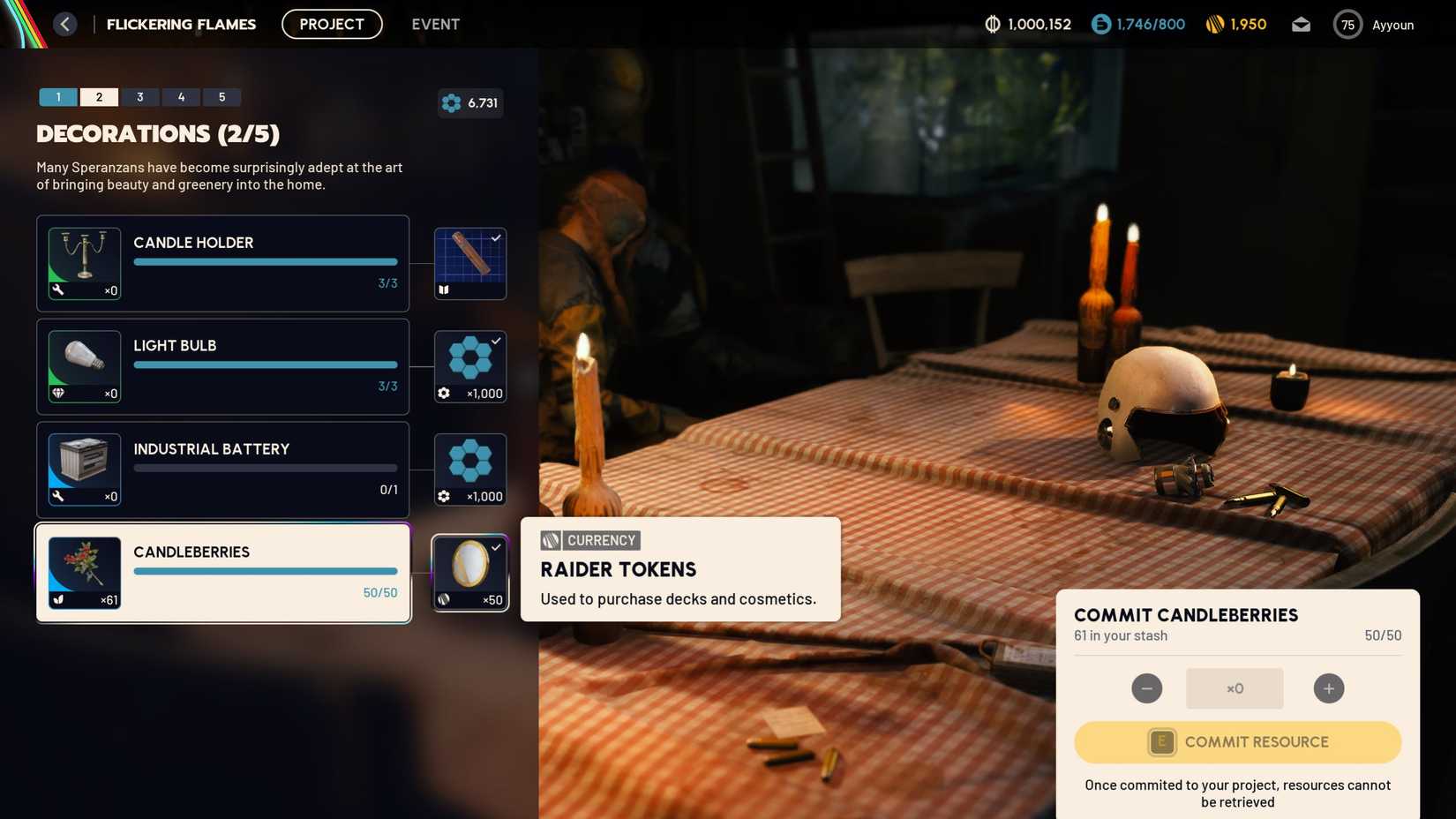Select the Industrial Battery item icon
The width and height of the screenshot is (1456, 819).
click(x=84, y=469)
